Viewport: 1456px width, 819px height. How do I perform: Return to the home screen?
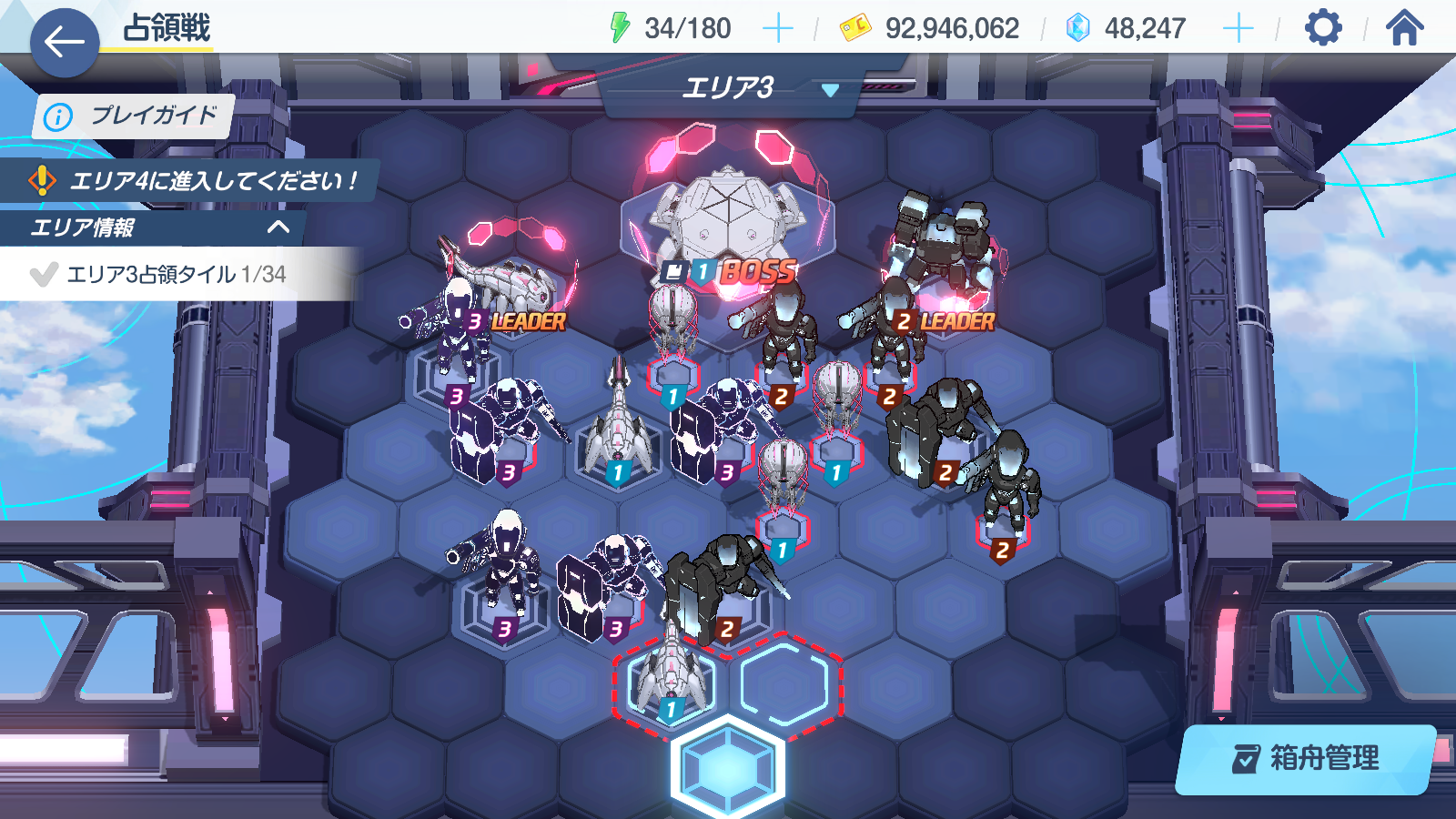1404,28
